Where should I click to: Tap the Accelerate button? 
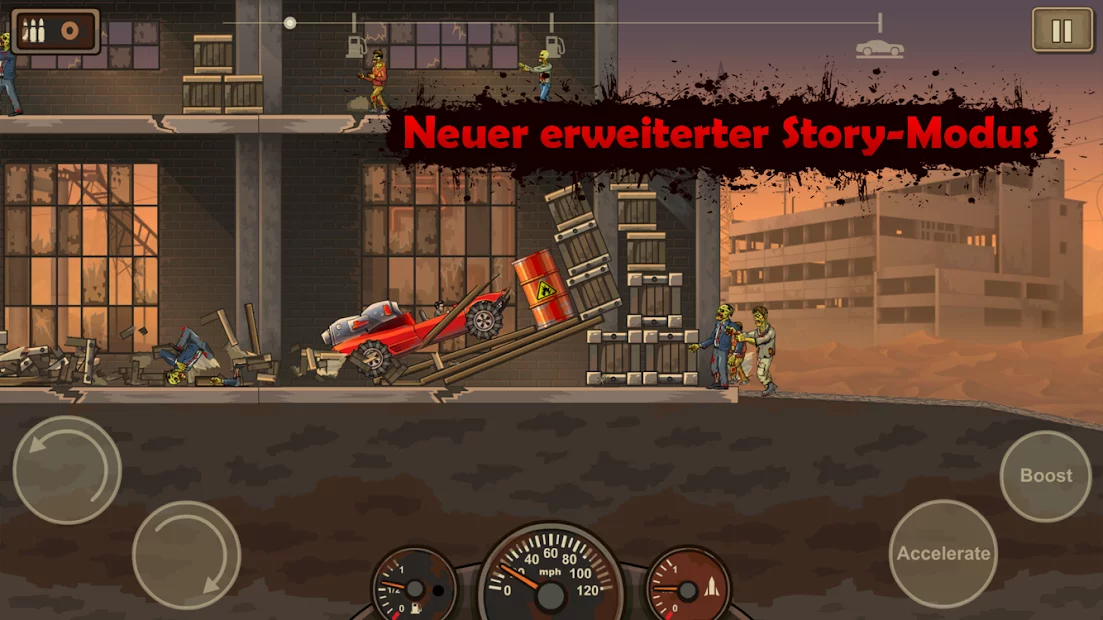pos(943,553)
